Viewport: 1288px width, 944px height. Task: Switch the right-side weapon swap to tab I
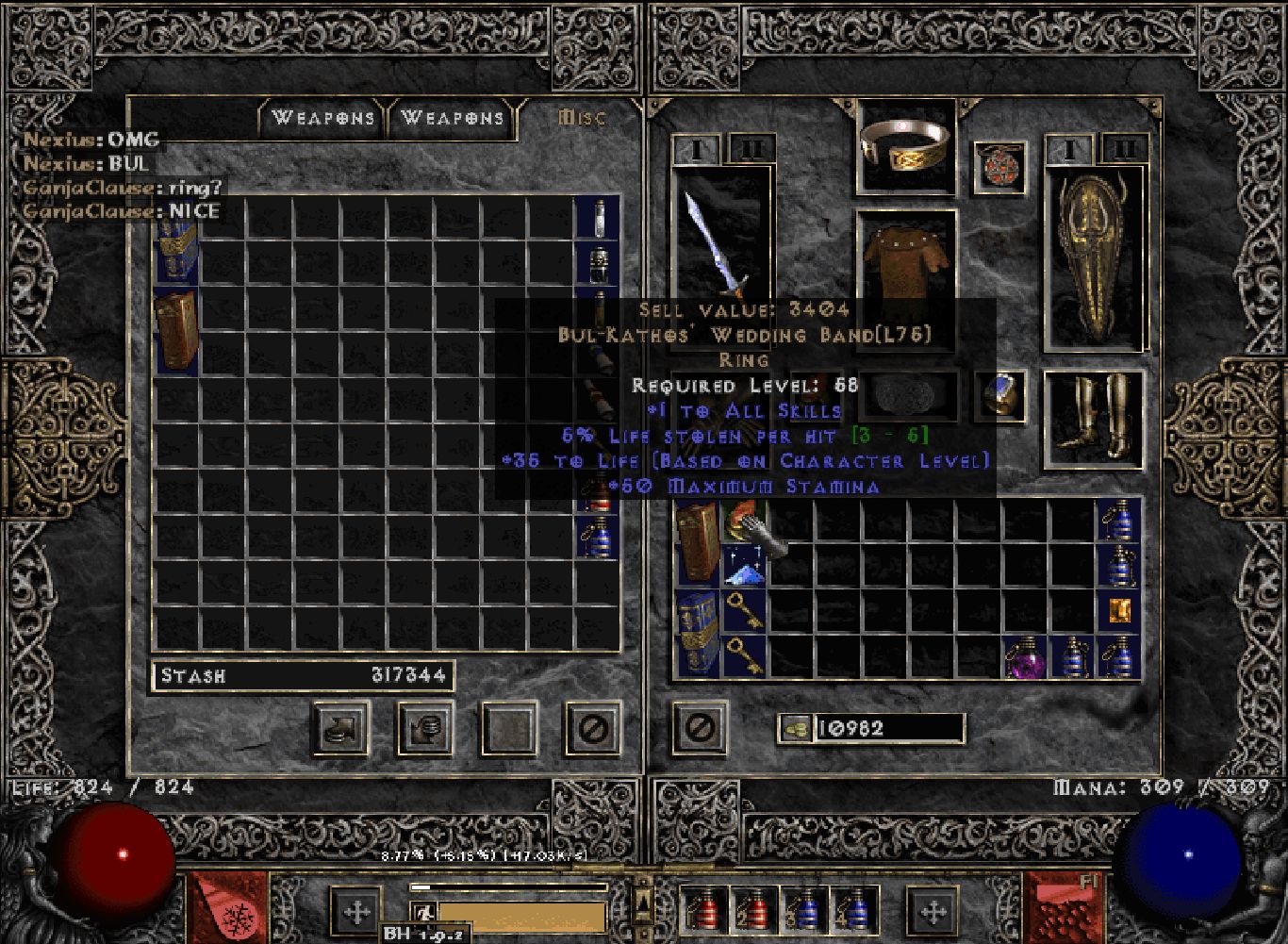point(1068,149)
